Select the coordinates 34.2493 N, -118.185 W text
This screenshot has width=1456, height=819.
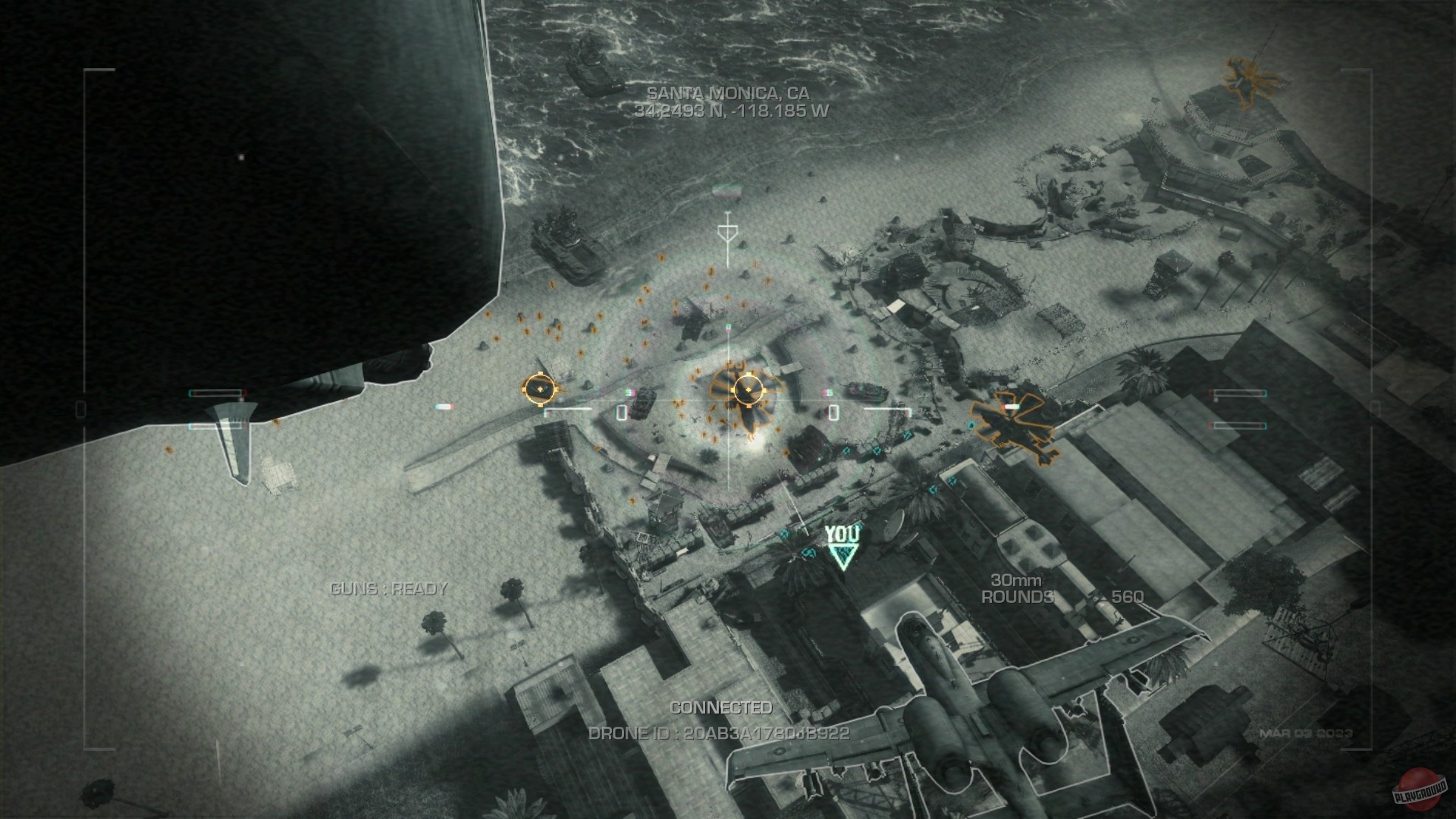(727, 114)
